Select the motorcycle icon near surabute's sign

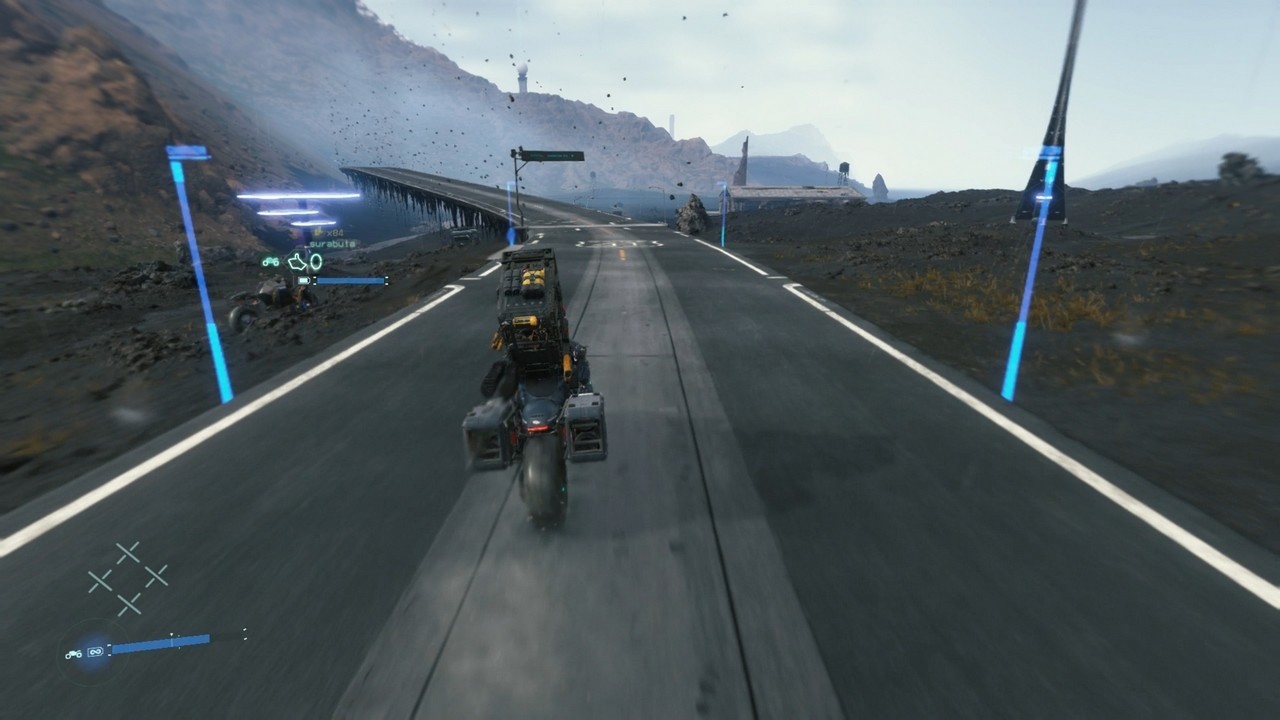270,262
